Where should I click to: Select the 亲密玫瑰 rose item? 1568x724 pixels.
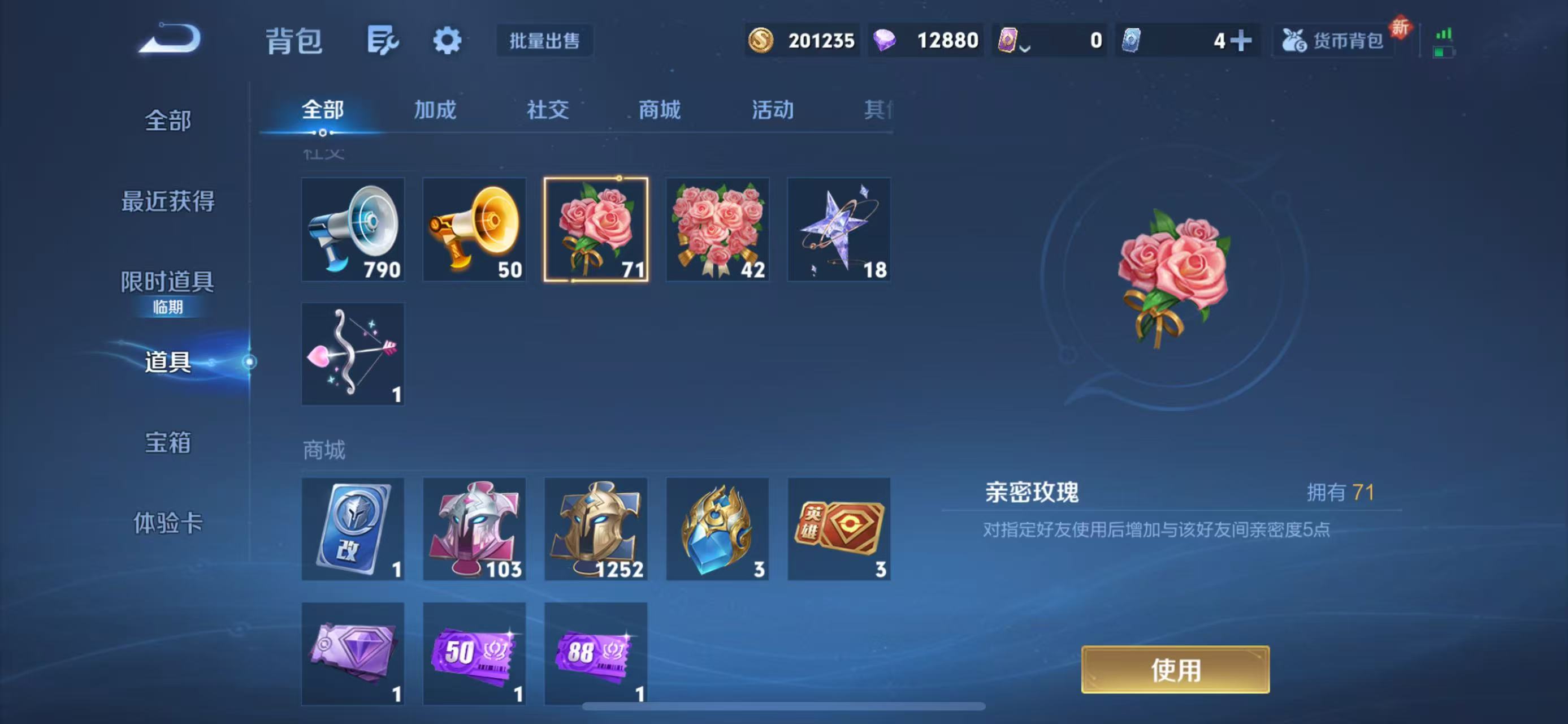coord(595,230)
